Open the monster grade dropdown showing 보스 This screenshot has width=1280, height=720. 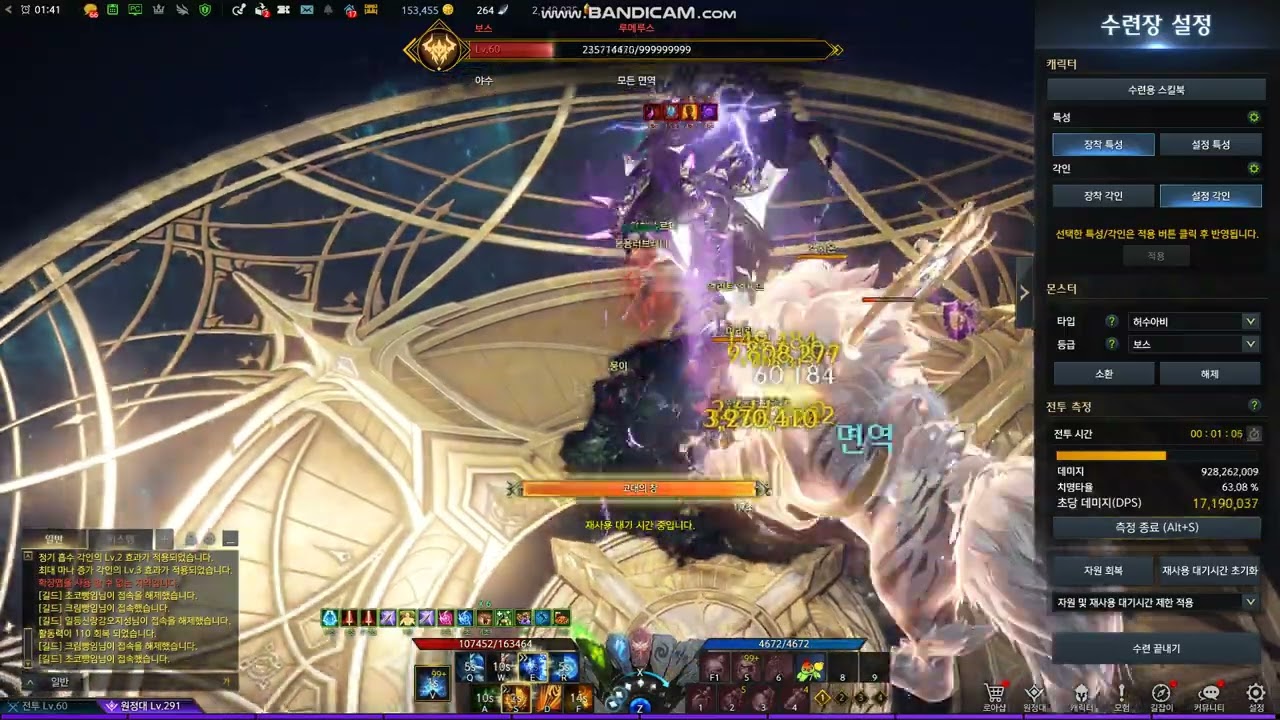1192,344
